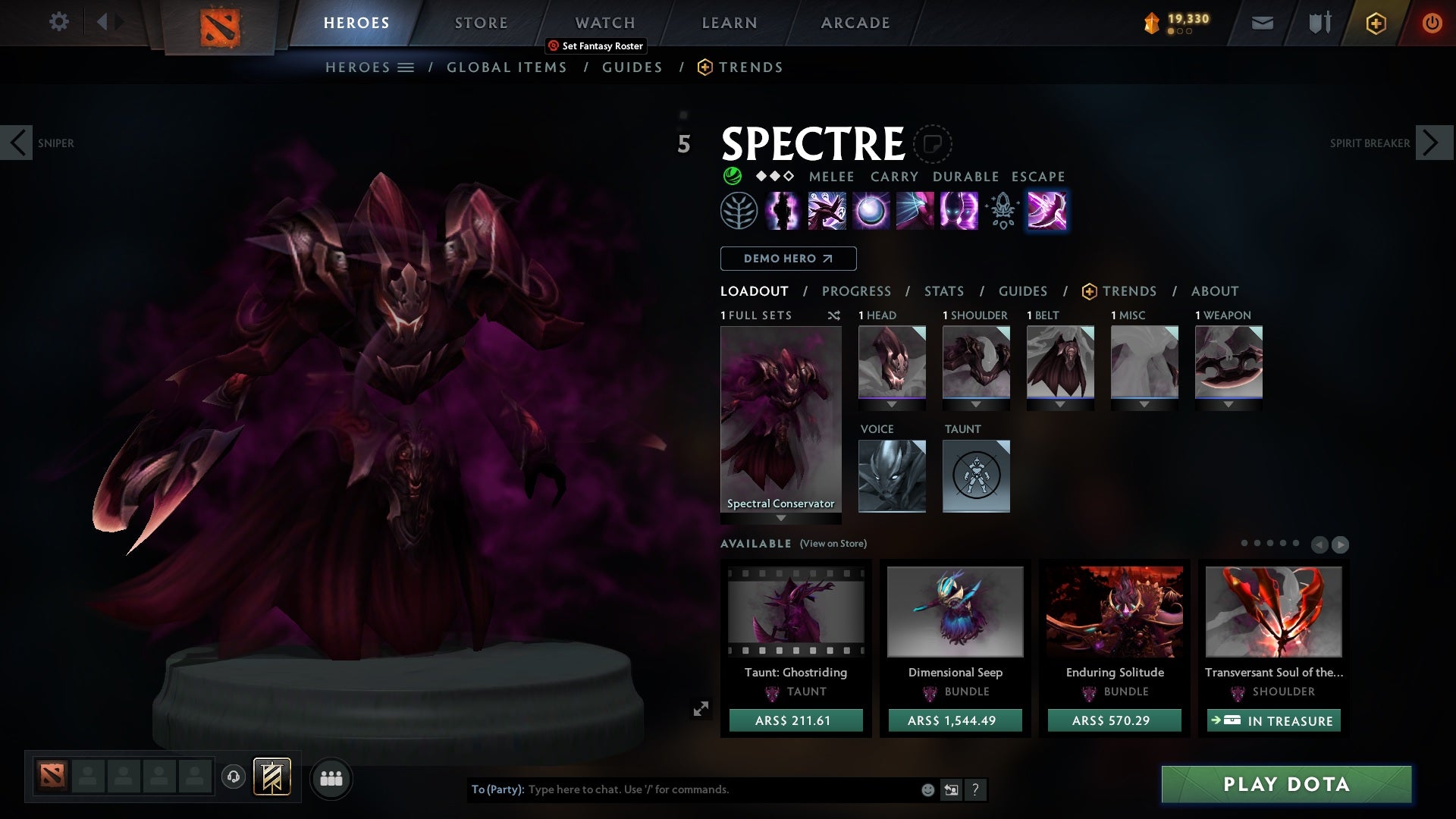Switch to the STATS tab
Image resolution: width=1456 pixels, height=819 pixels.
[943, 290]
